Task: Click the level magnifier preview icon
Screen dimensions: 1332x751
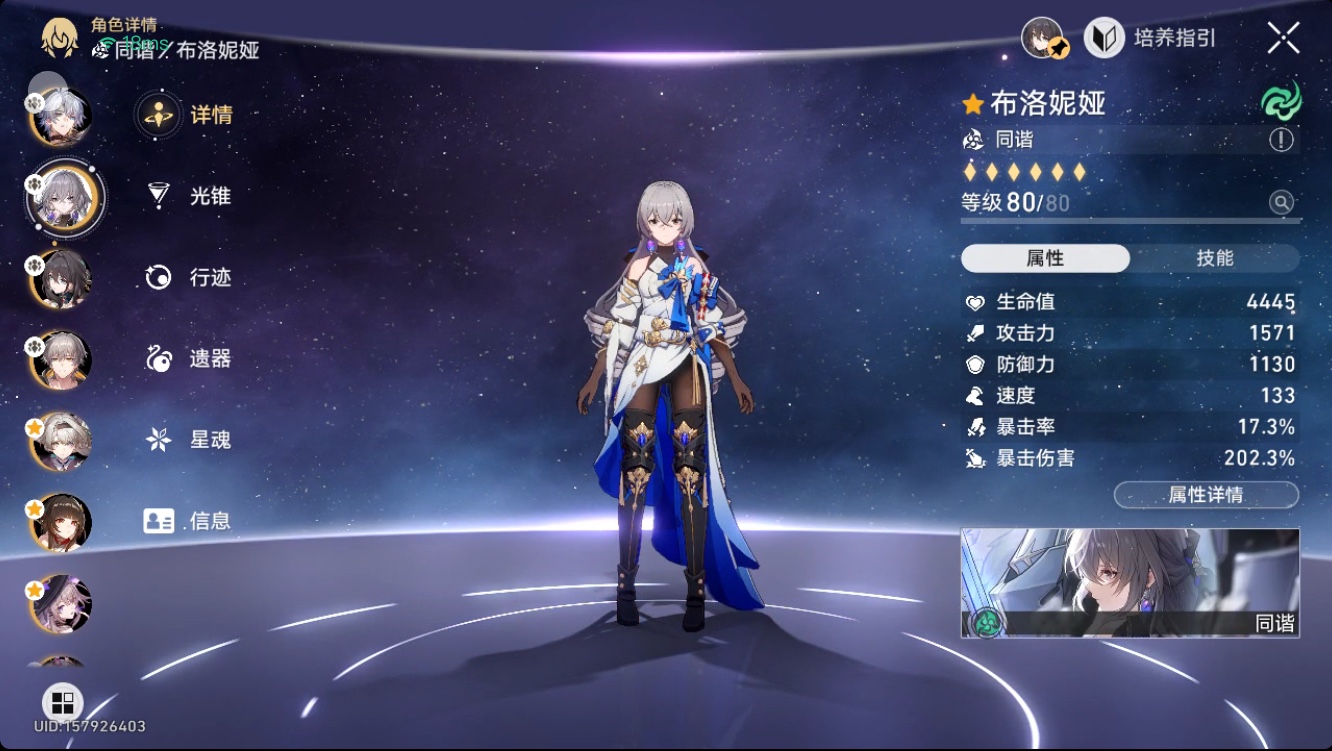Action: tap(1281, 203)
